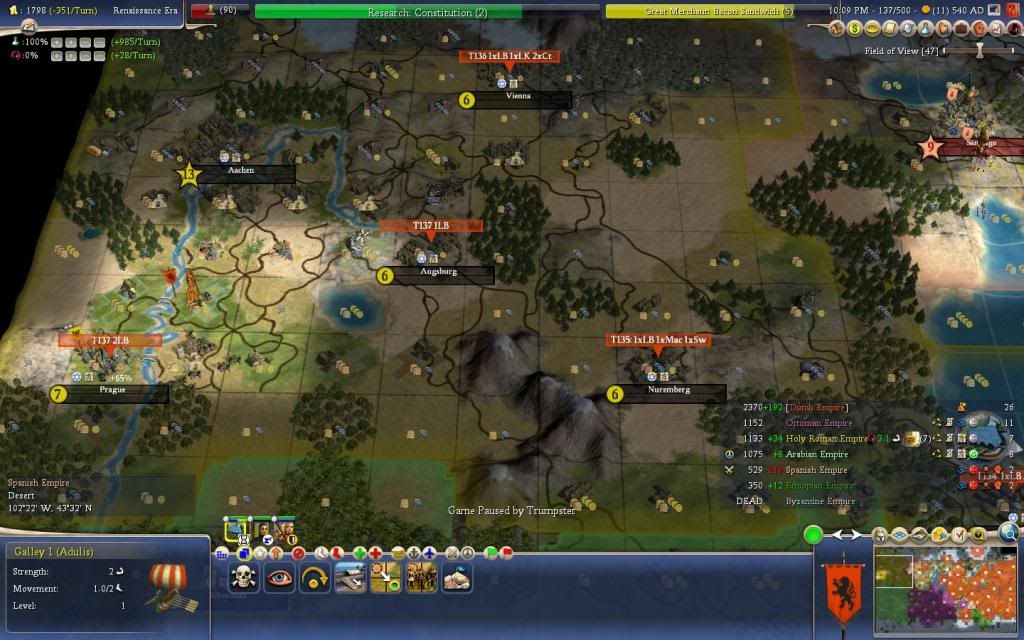Click the red plus heal button
The height and width of the screenshot is (640, 1024).
click(x=376, y=552)
